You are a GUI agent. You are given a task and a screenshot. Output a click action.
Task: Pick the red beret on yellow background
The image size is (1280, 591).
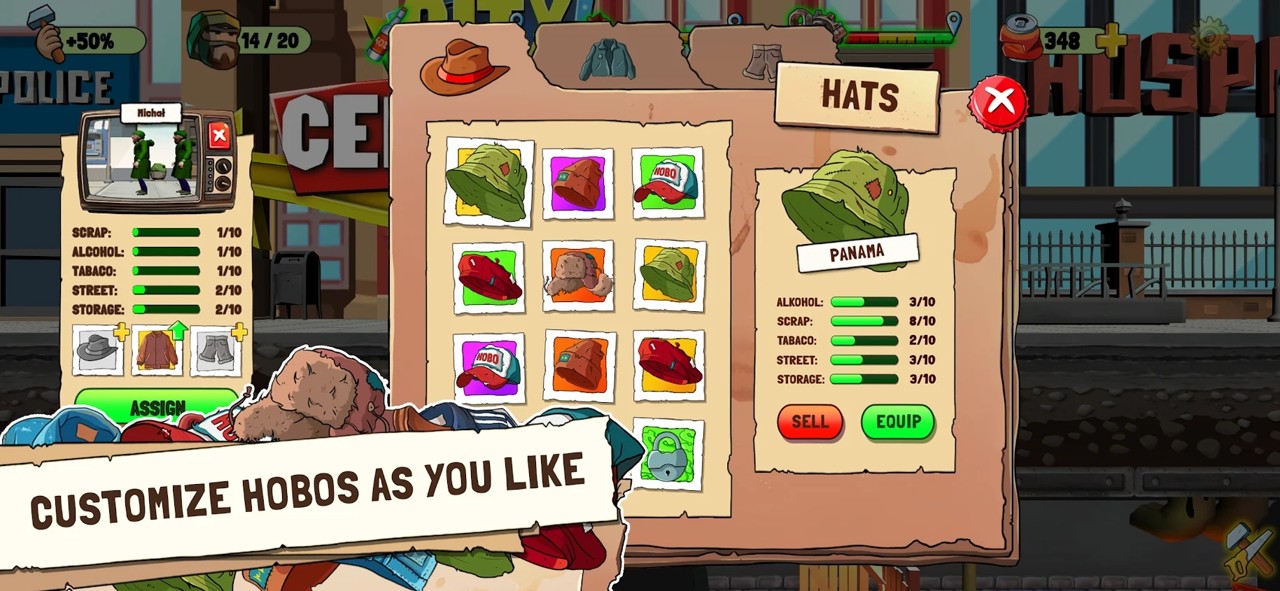pos(669,365)
